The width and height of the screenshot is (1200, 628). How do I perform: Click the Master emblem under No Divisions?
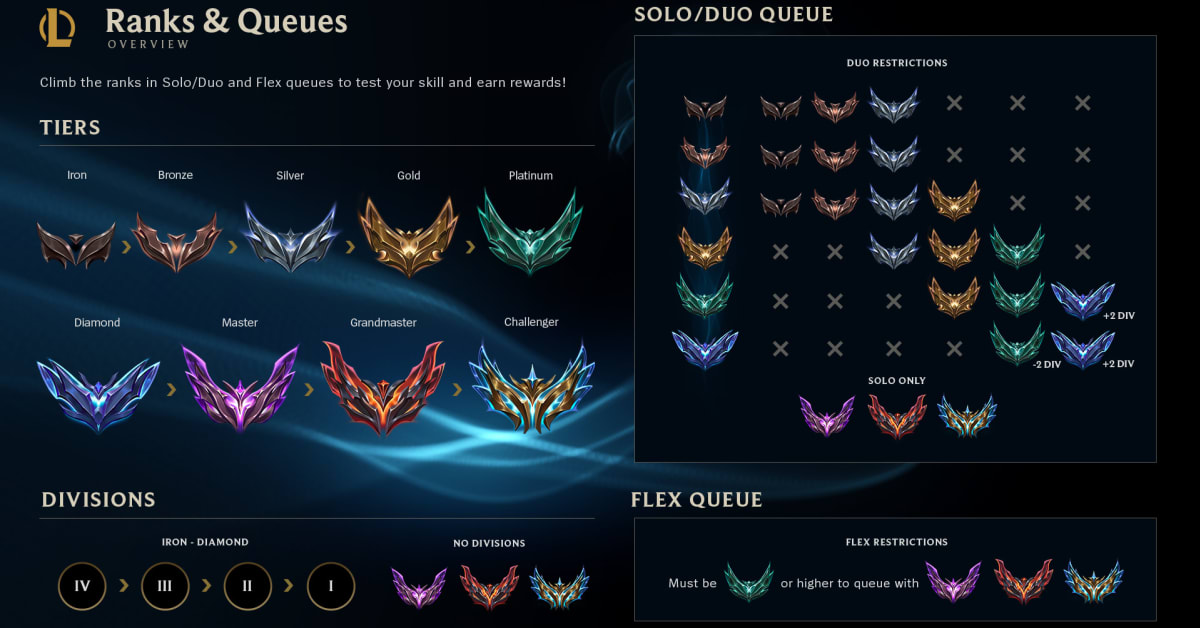tap(418, 587)
